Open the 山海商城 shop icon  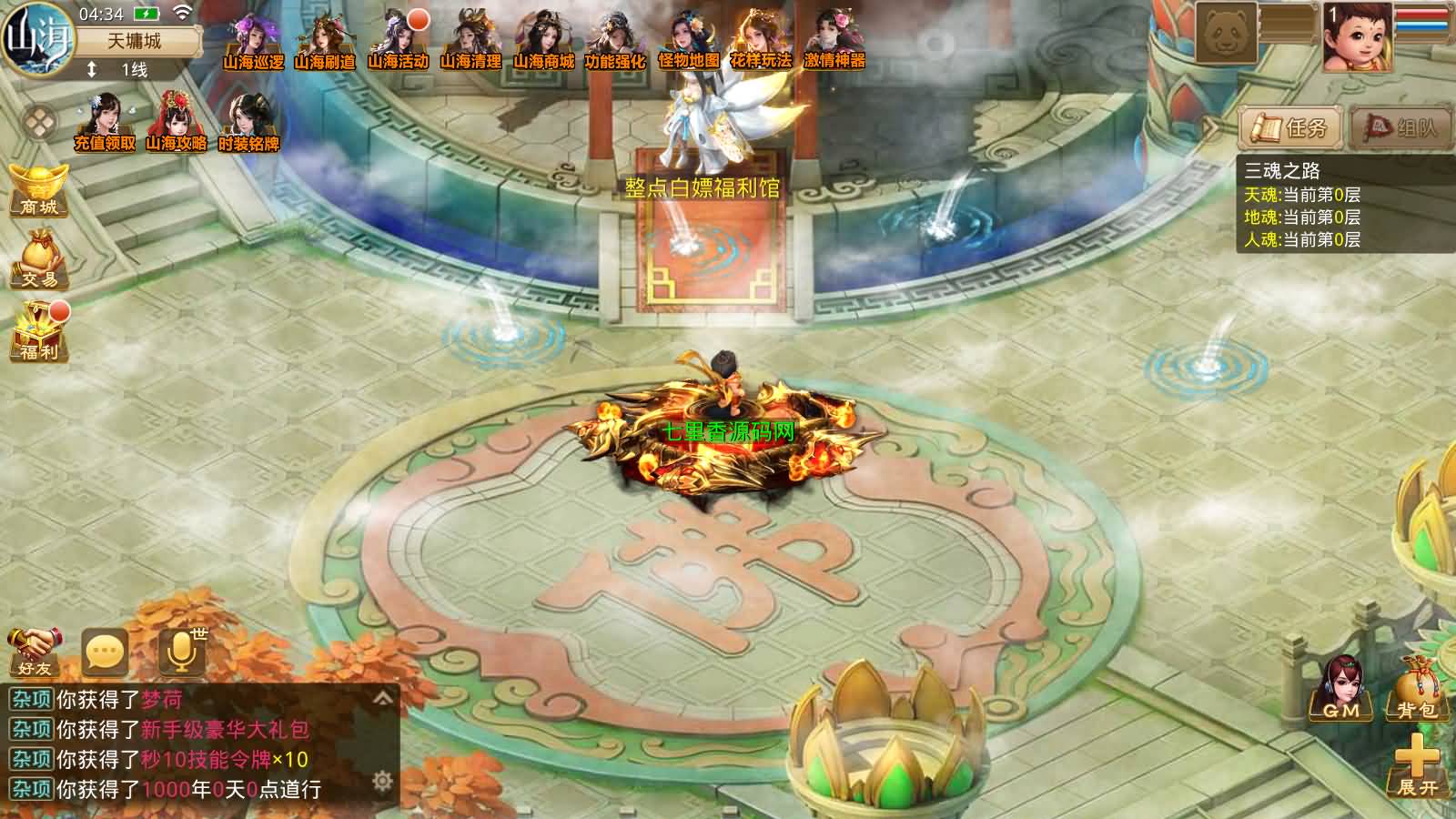pyautogui.click(x=543, y=41)
